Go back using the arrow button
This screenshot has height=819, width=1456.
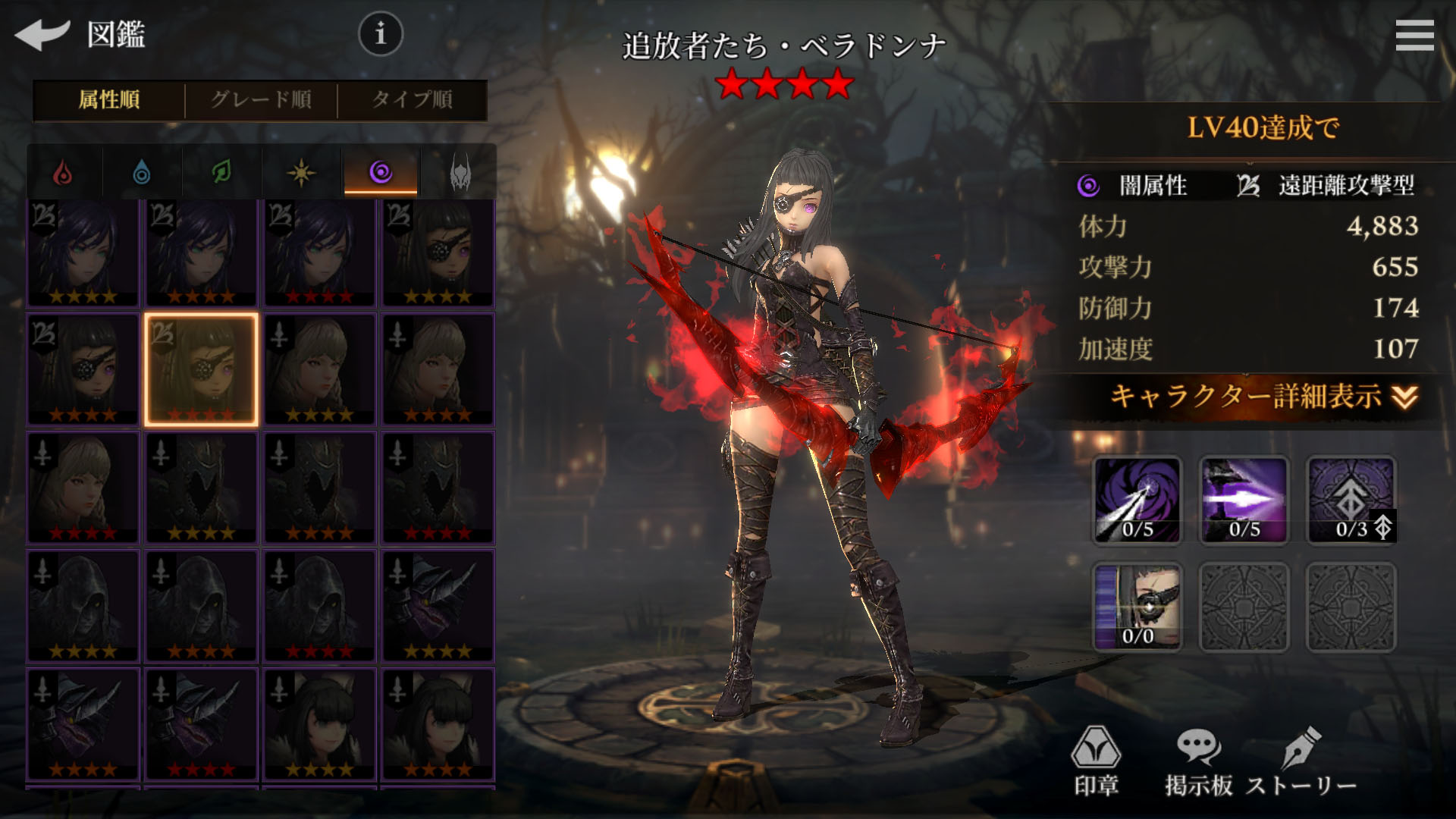point(42,34)
